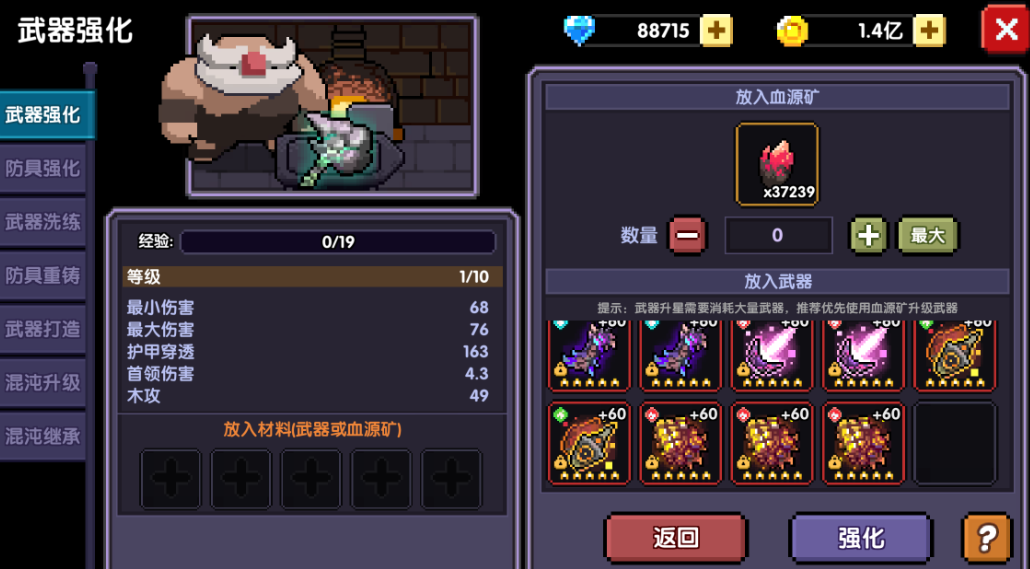This screenshot has width=1030, height=569.
Task: Decrease ore quantity with minus button
Action: click(687, 236)
